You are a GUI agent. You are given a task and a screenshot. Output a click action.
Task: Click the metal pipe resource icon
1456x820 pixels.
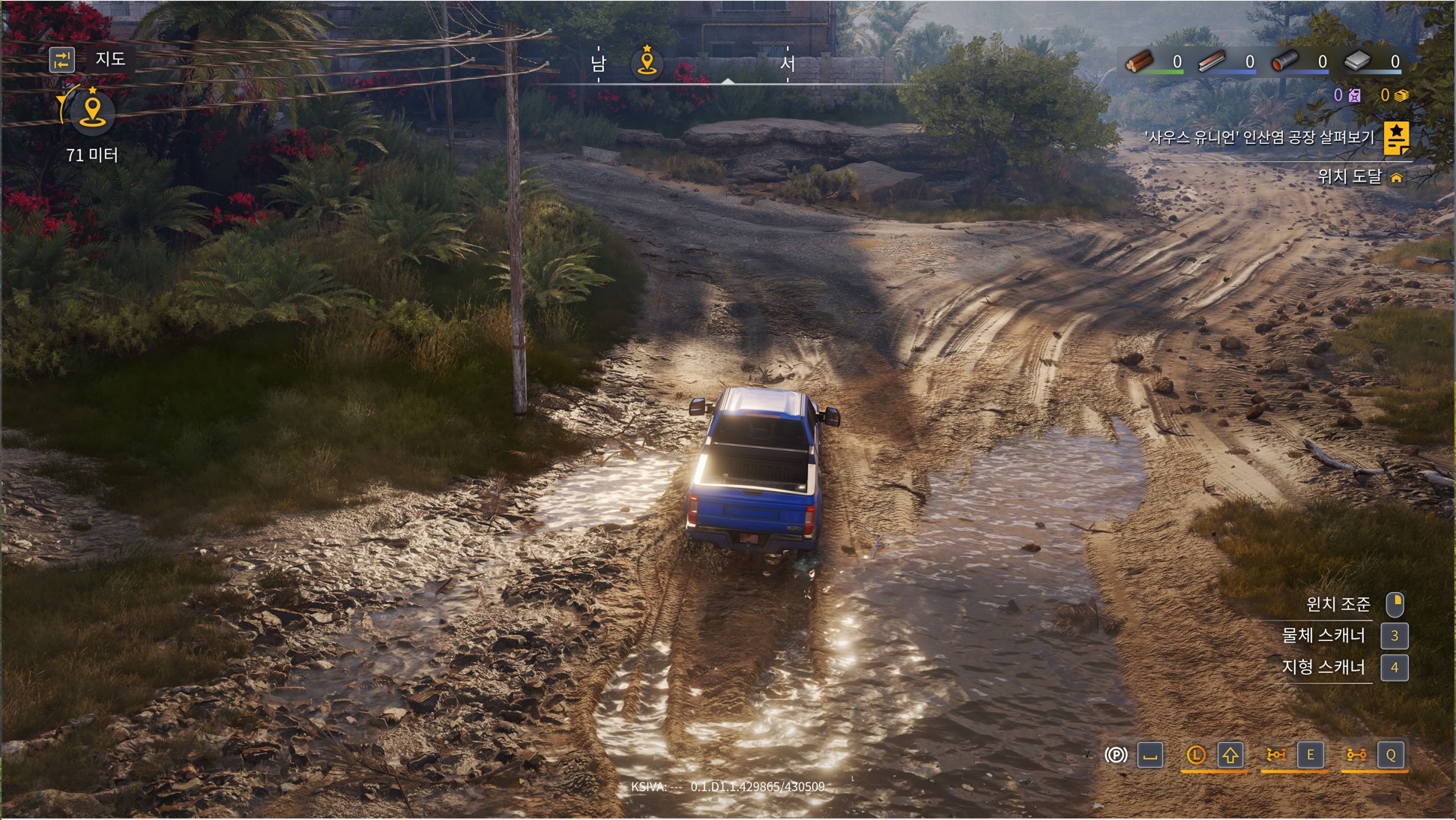click(1284, 61)
